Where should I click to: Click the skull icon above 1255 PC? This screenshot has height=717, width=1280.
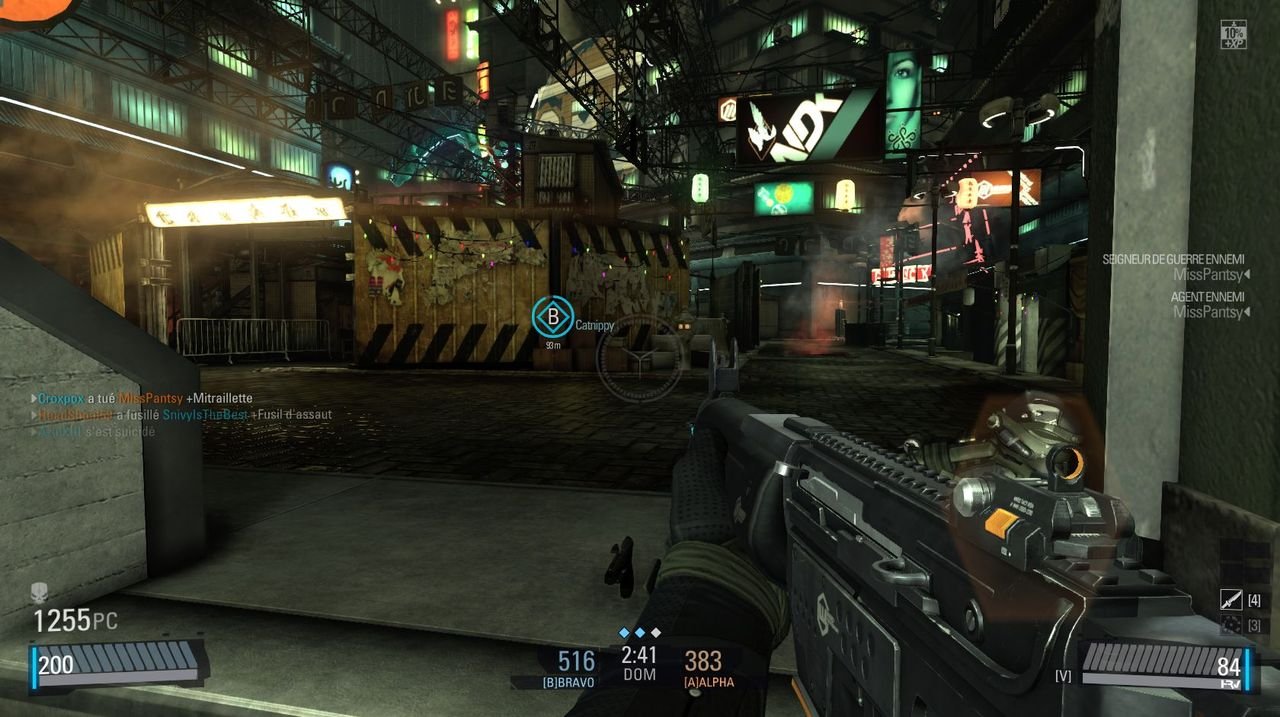(39, 592)
